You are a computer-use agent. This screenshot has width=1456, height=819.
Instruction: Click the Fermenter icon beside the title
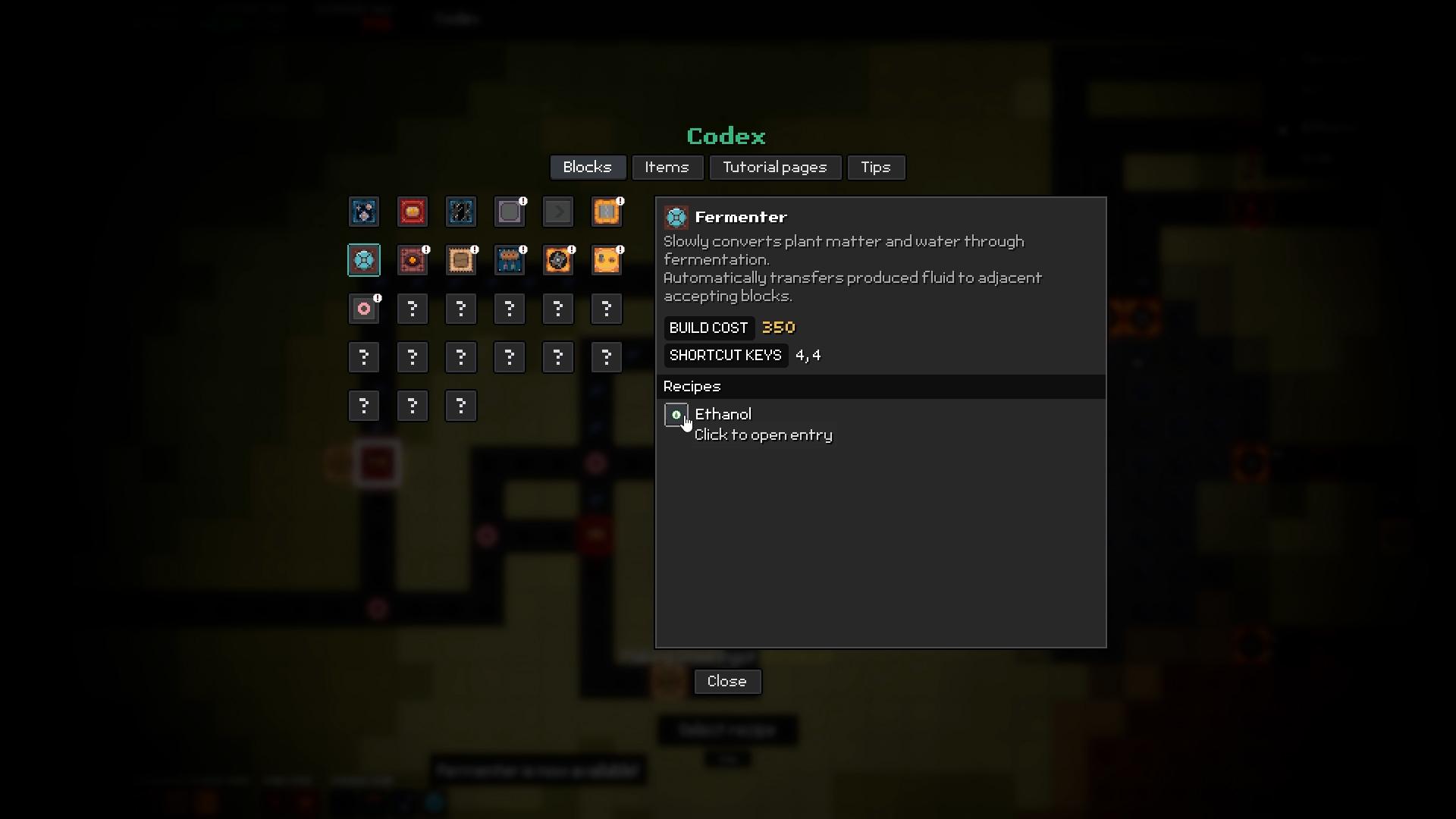pos(676,217)
